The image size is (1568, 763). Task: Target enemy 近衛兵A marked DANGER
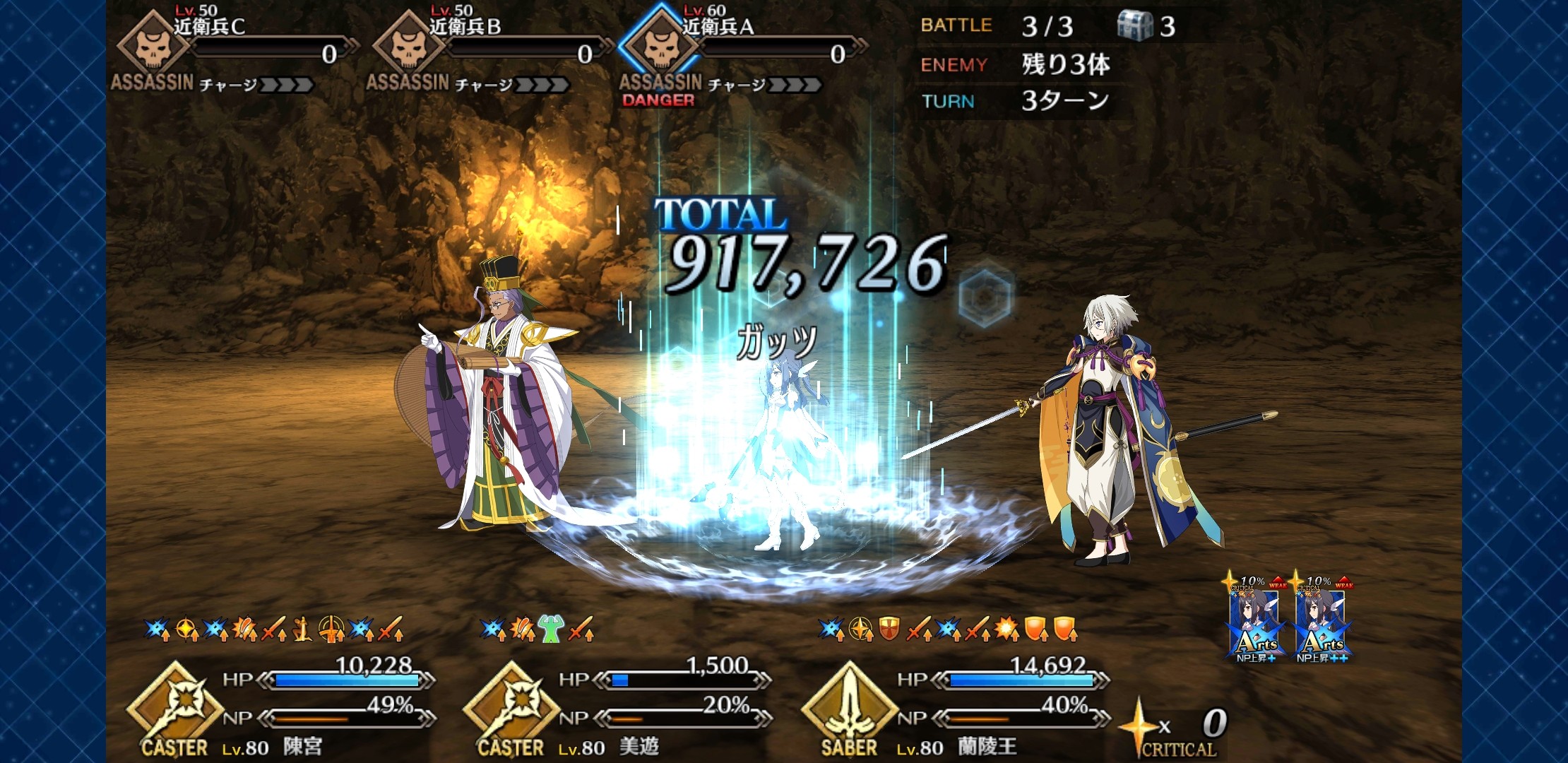point(661,47)
